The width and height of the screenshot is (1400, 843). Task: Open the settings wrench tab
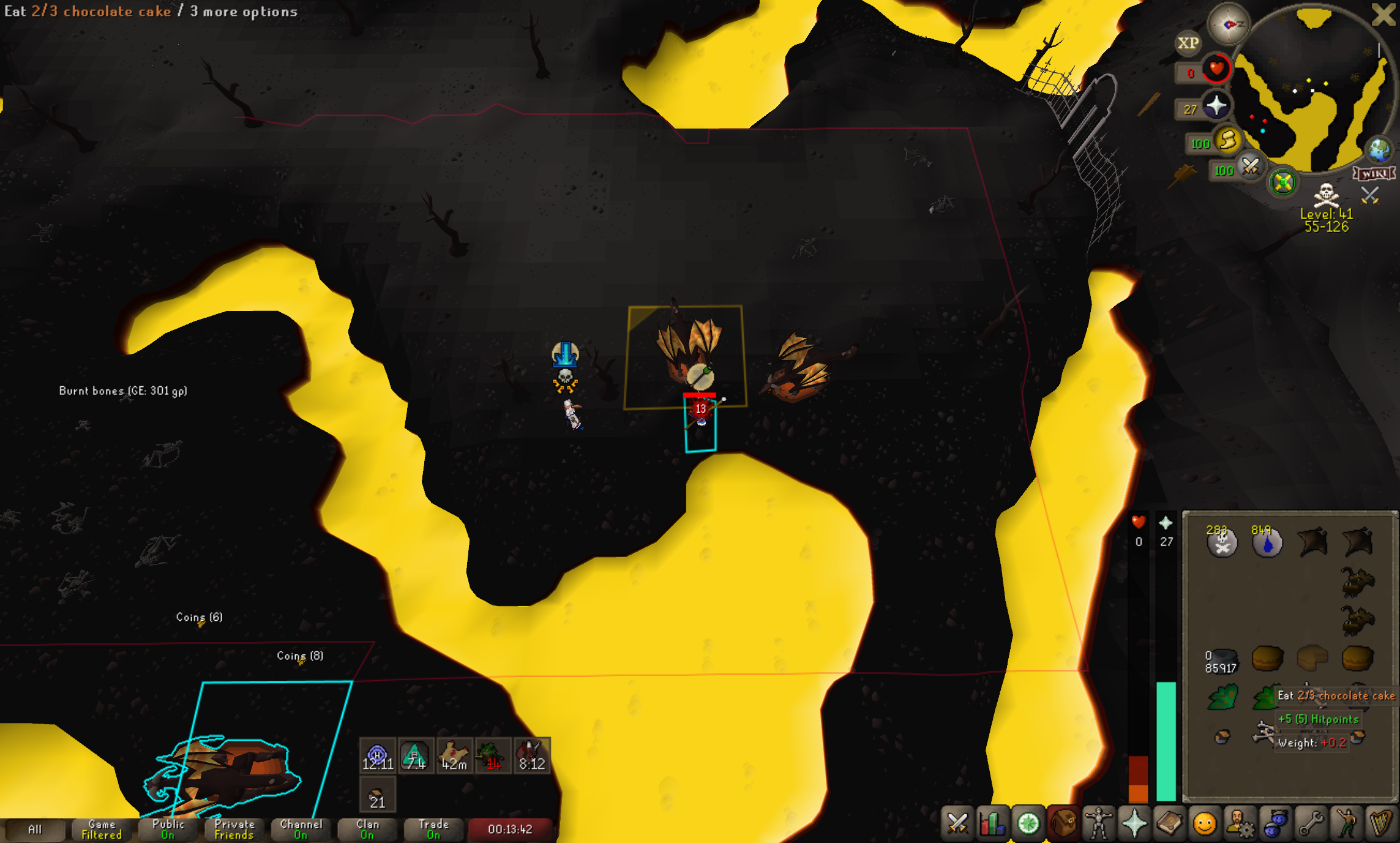(1311, 823)
